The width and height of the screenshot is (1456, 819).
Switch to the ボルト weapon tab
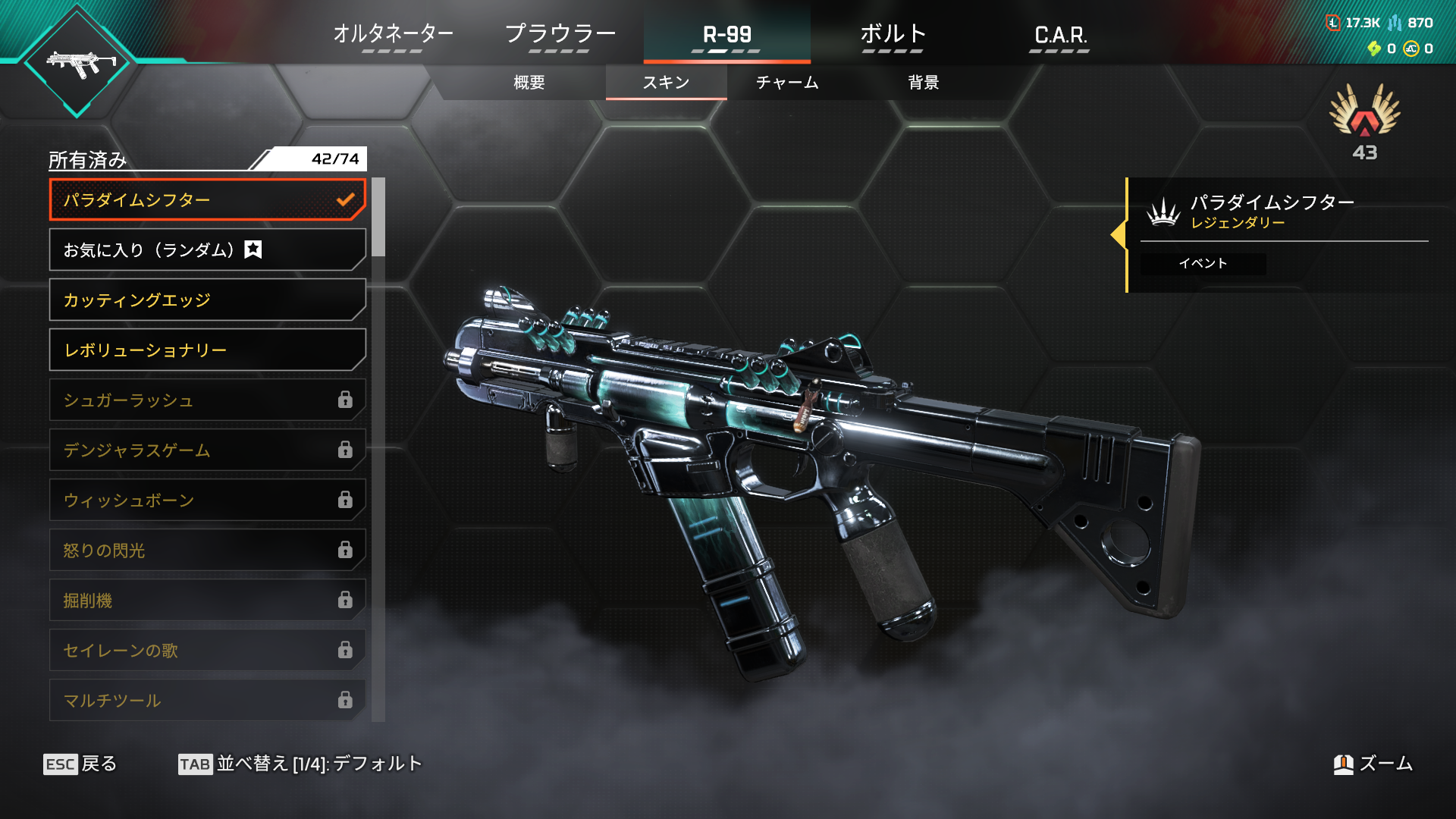[x=893, y=35]
